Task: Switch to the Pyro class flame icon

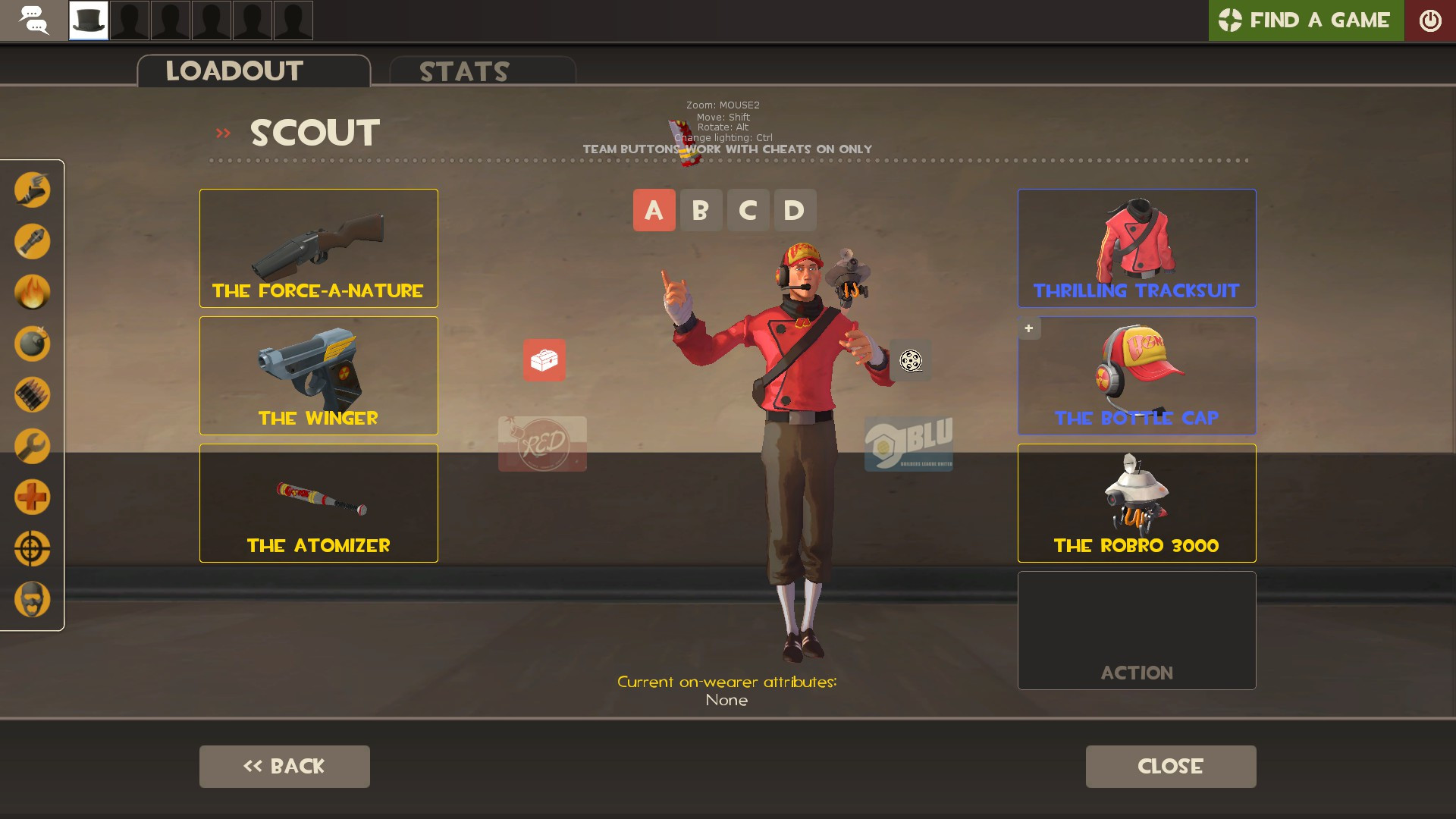Action: [32, 293]
